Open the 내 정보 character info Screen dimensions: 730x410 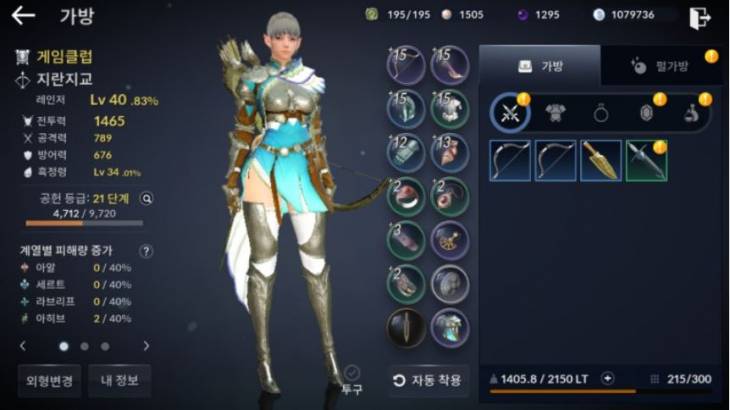(x=119, y=380)
